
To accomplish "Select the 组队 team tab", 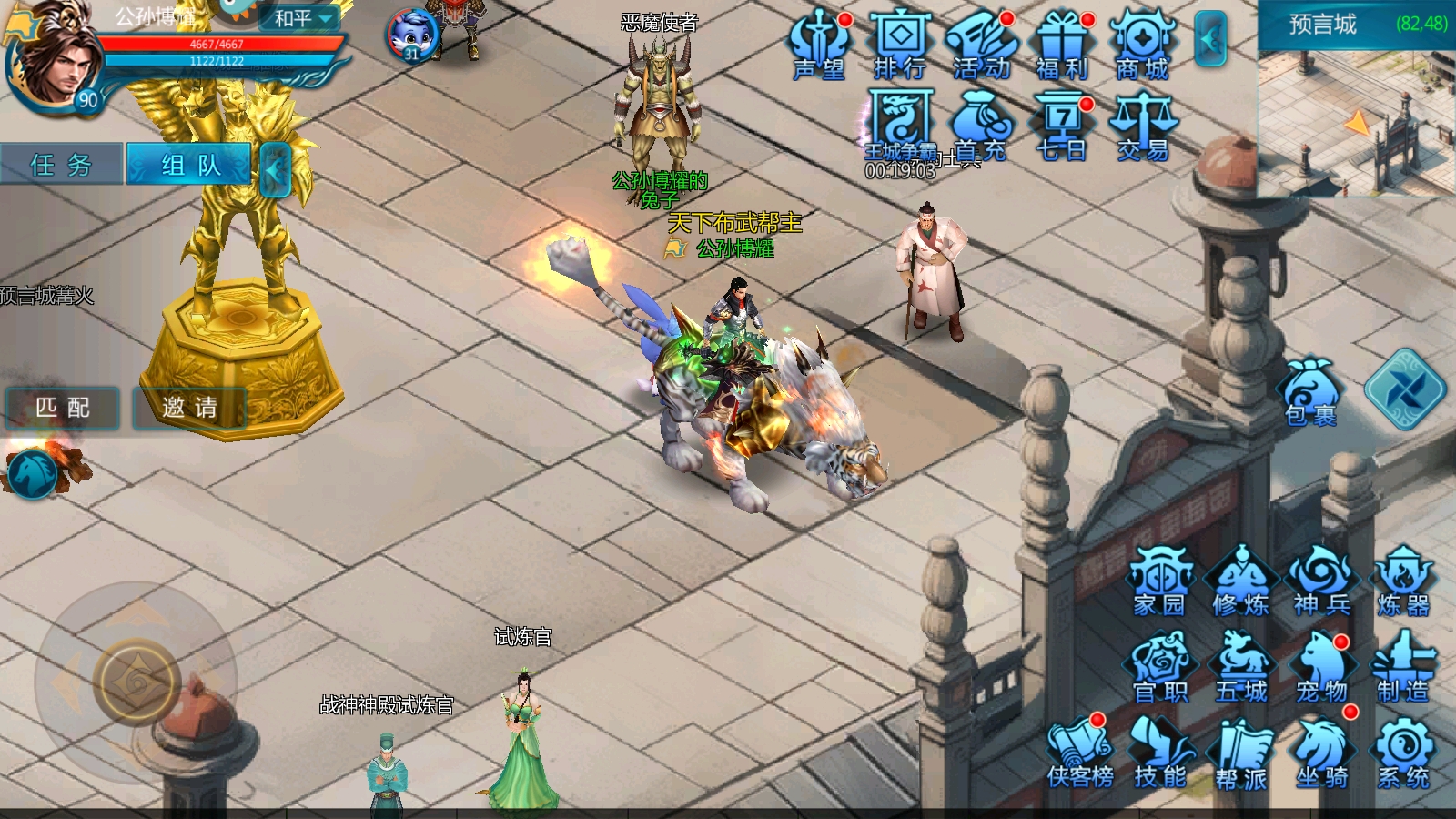I will coord(189,165).
